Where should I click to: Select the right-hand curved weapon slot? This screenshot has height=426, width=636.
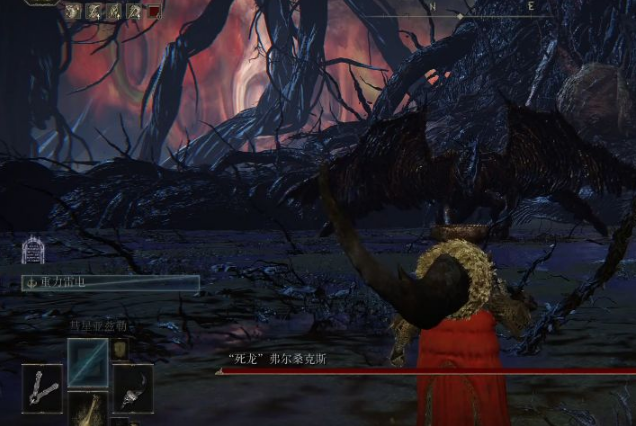132,388
